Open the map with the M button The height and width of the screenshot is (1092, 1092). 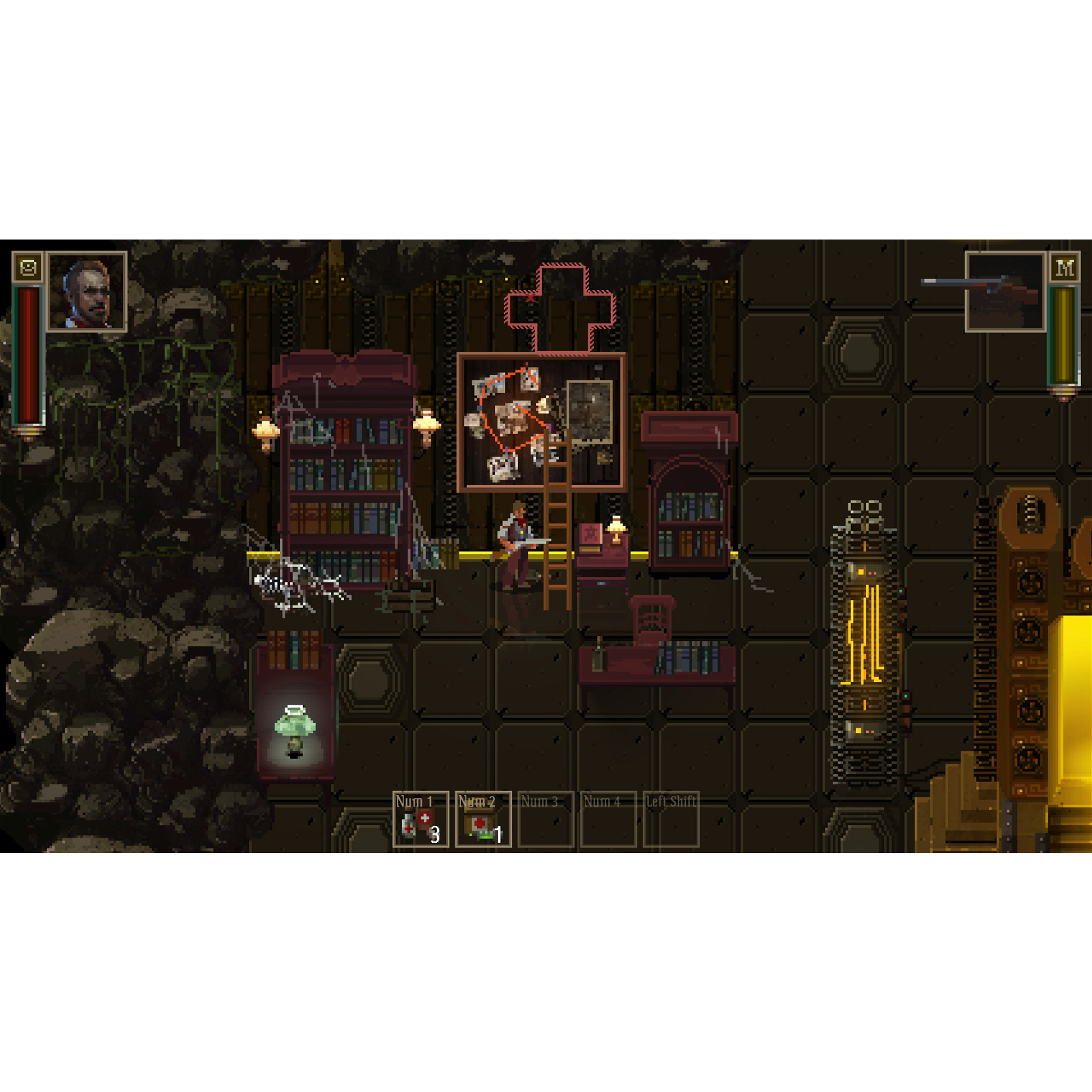point(1064,268)
